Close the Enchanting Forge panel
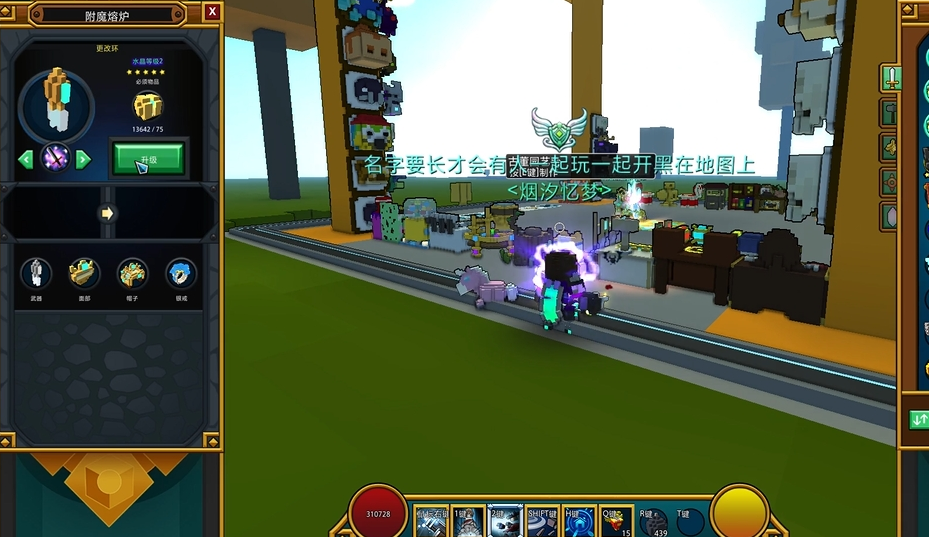 (x=212, y=12)
